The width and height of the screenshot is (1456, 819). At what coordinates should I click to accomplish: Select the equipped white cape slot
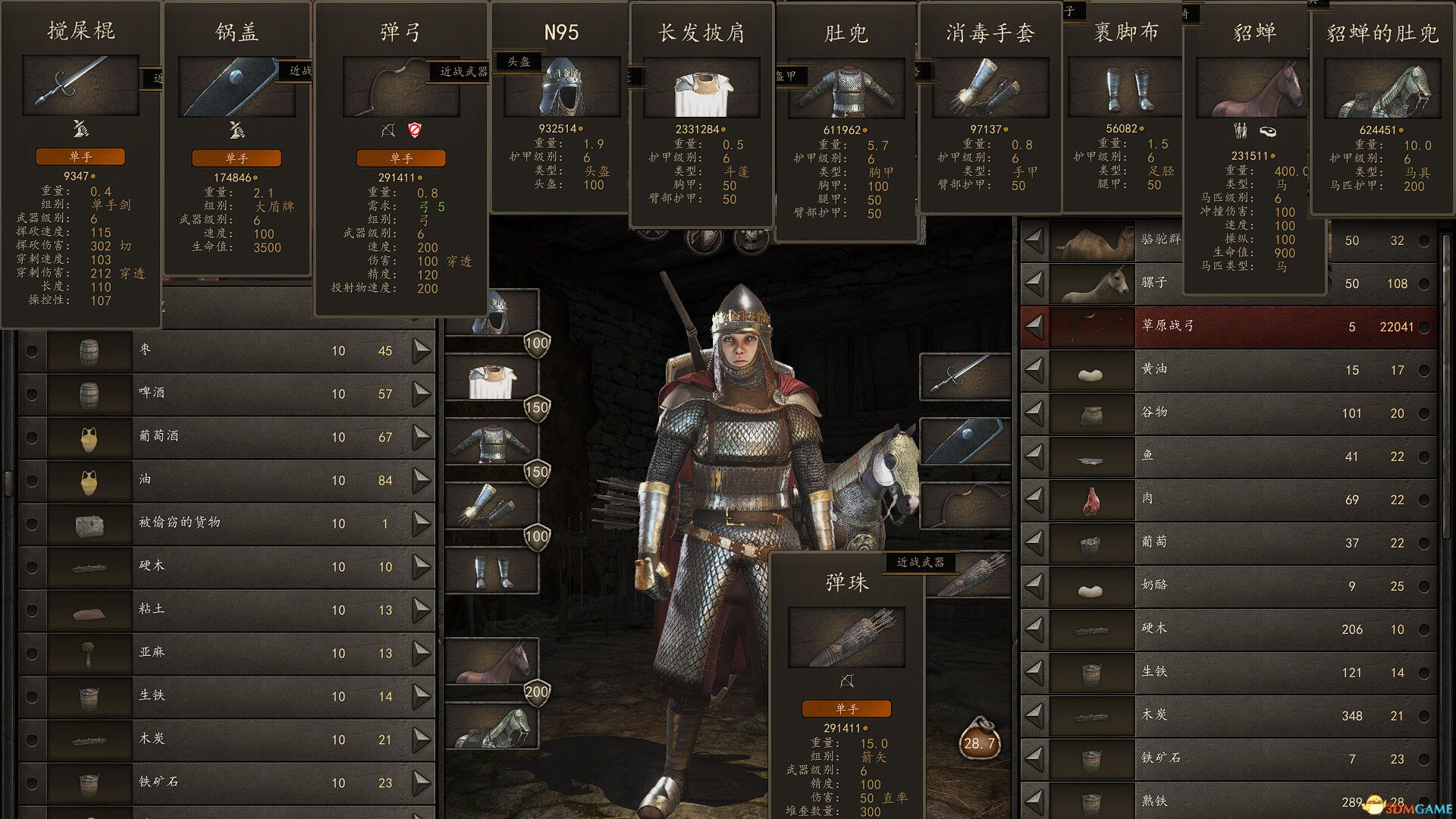click(491, 379)
